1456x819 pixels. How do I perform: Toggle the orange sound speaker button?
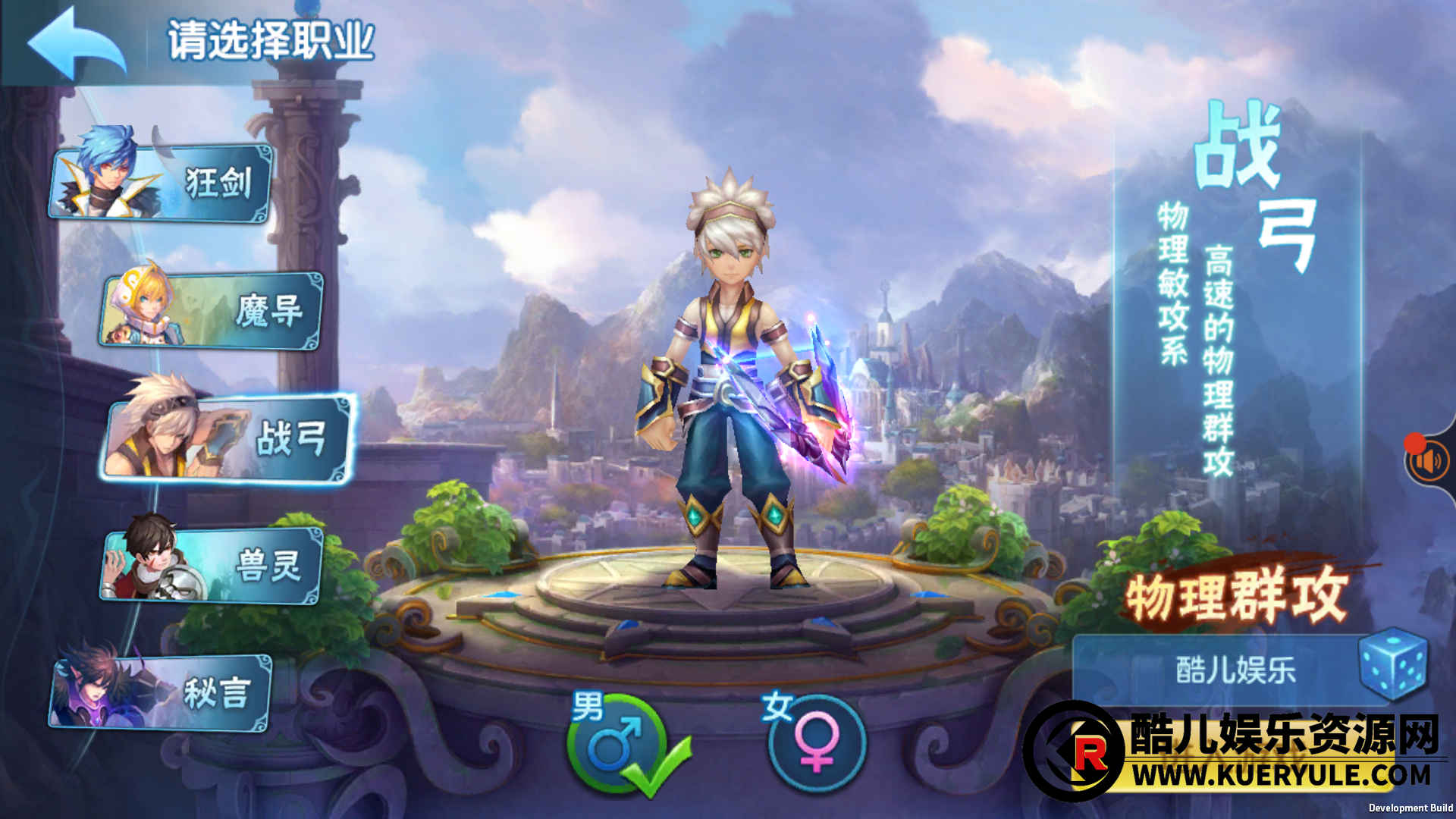tap(1429, 461)
